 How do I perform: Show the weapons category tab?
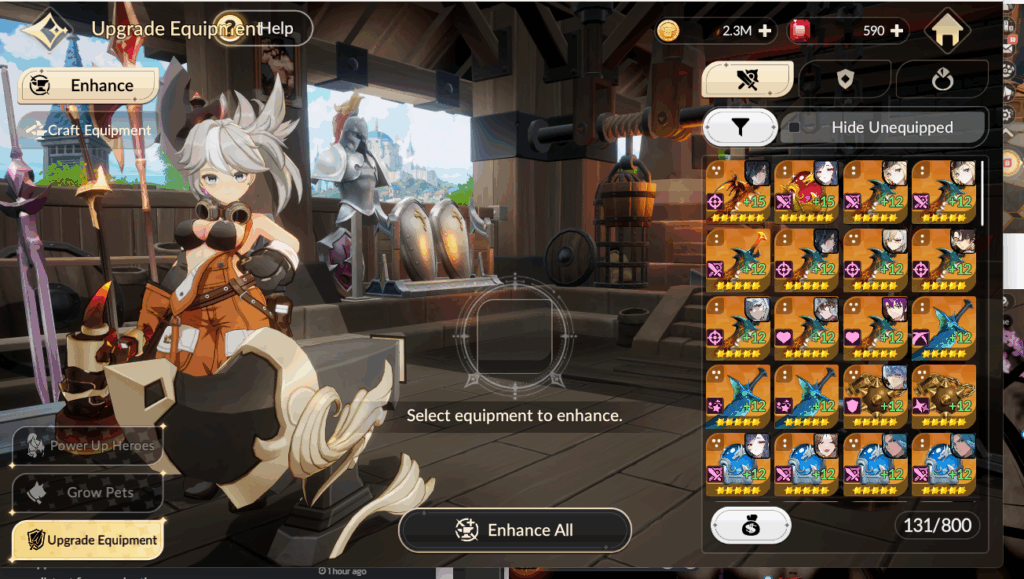[748, 80]
